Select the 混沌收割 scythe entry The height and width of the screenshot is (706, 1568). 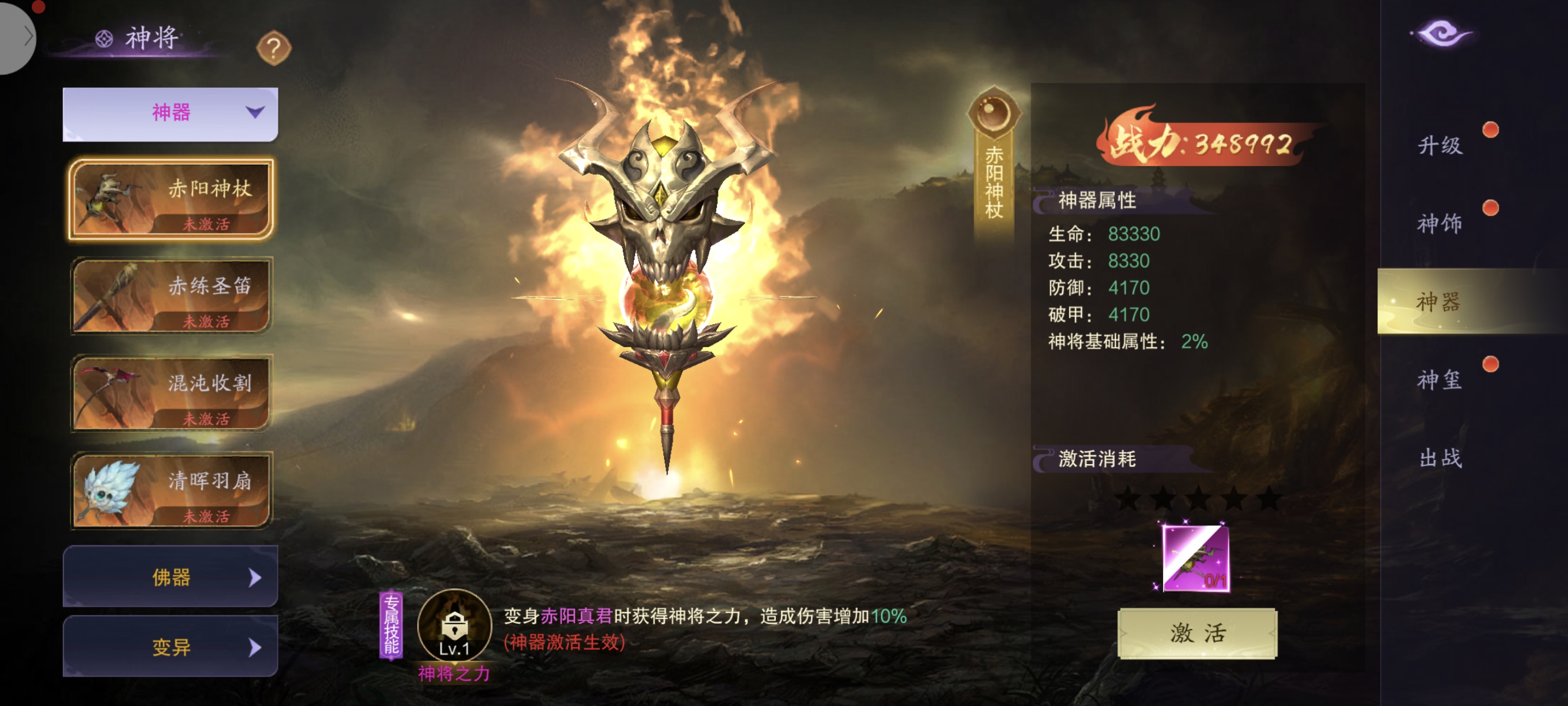[x=171, y=393]
